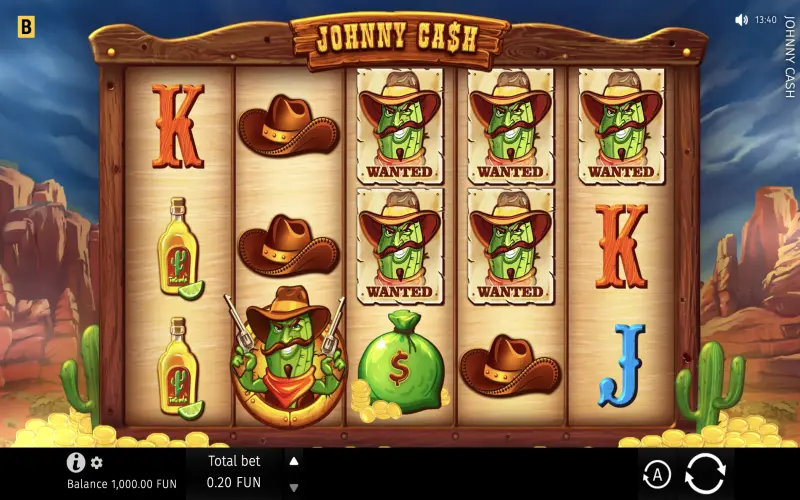800x500 pixels.
Task: Open the game info button
Action: (75, 462)
